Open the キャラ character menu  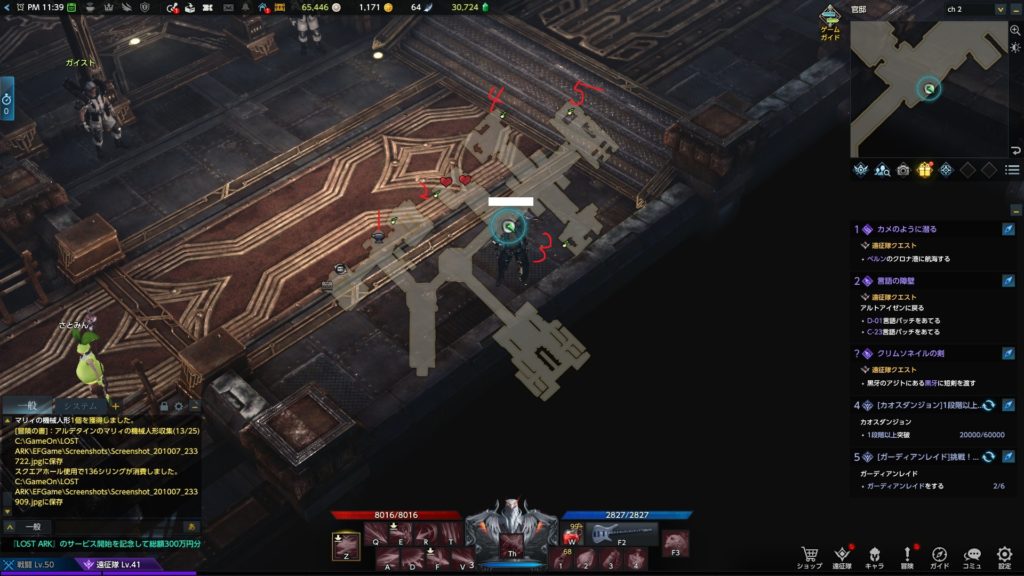pos(874,555)
